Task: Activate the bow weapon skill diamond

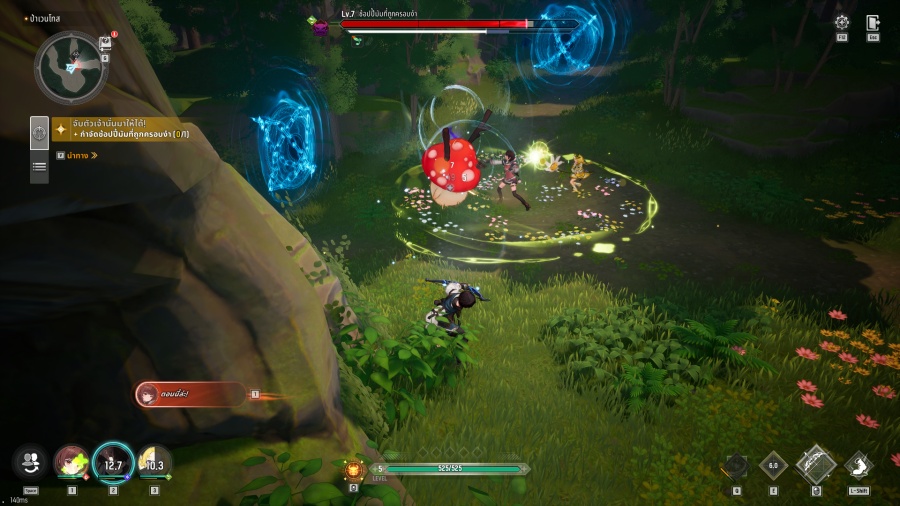Action: tap(816, 465)
